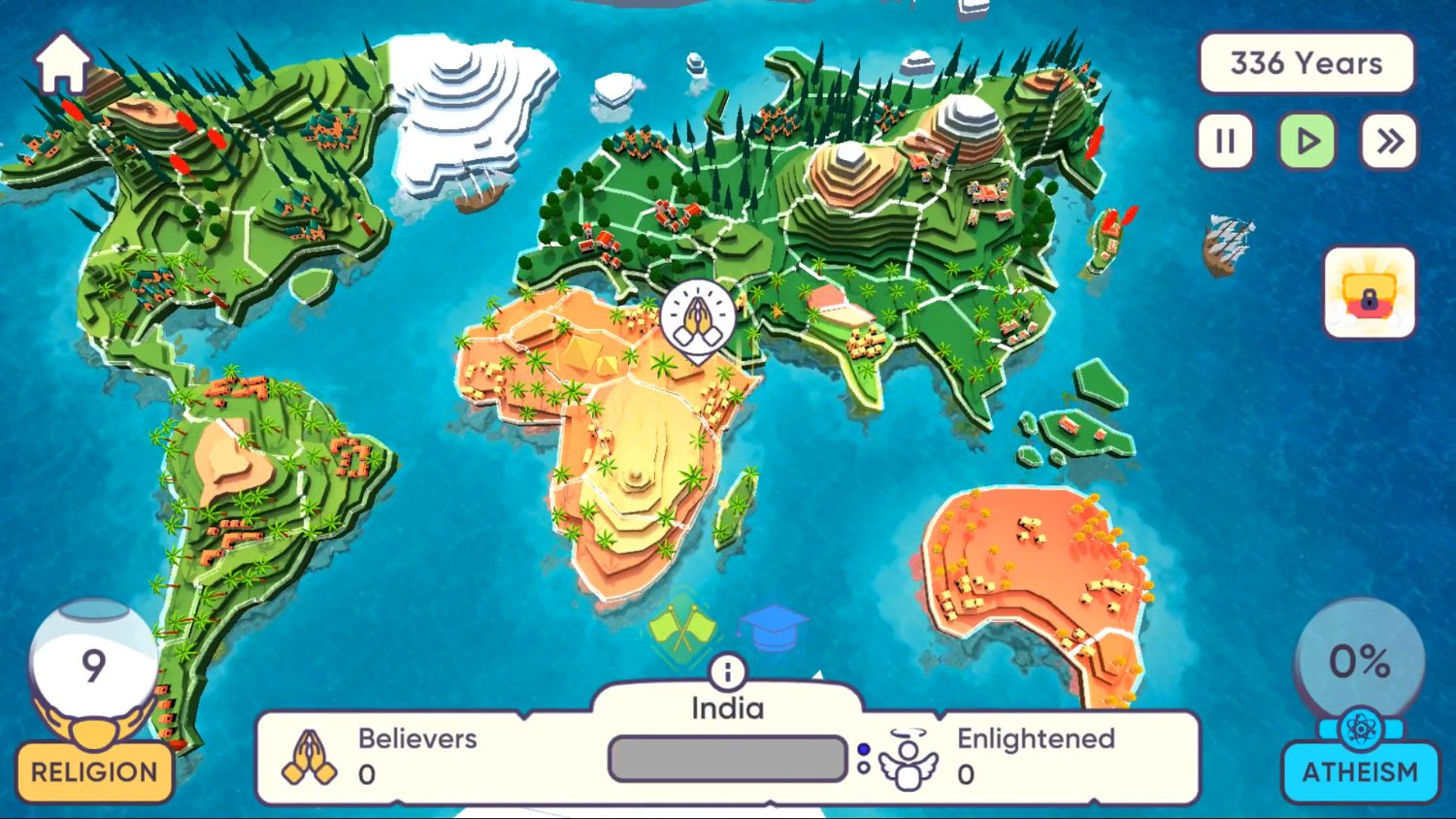
Task: Click the 336 Years counter
Action: coord(1306,64)
